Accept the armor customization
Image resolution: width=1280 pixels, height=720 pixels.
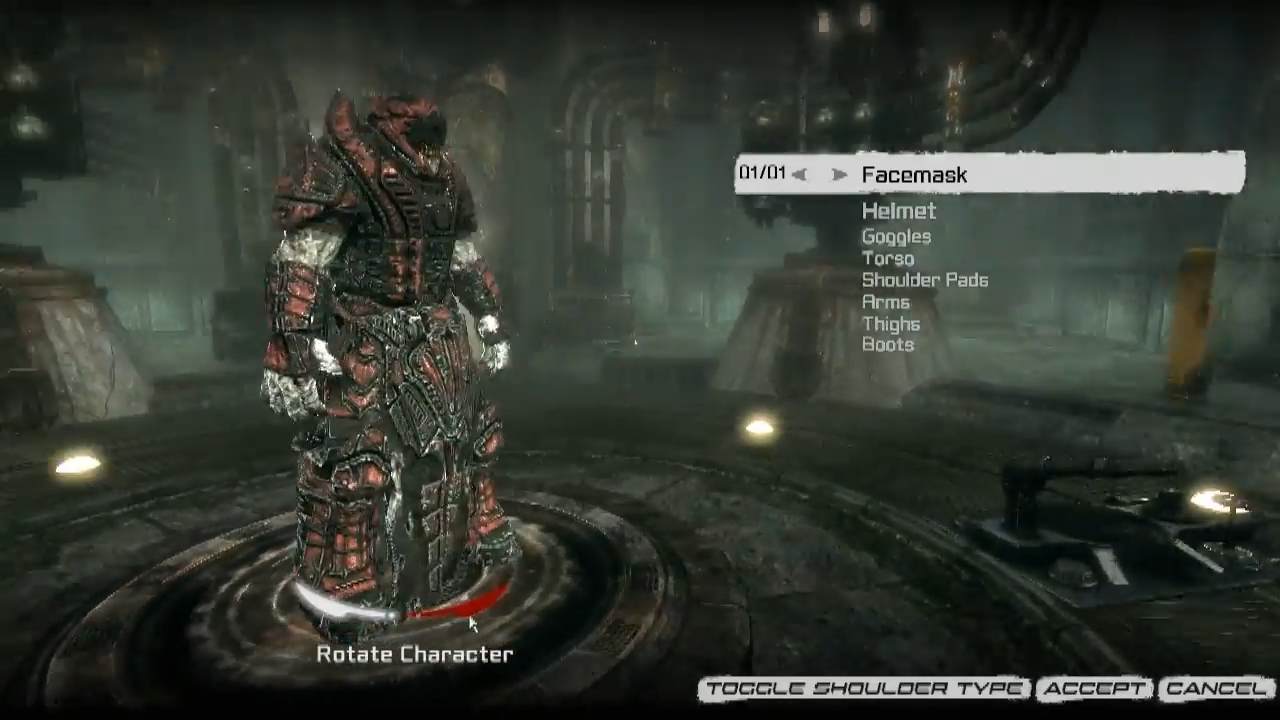tap(1094, 689)
